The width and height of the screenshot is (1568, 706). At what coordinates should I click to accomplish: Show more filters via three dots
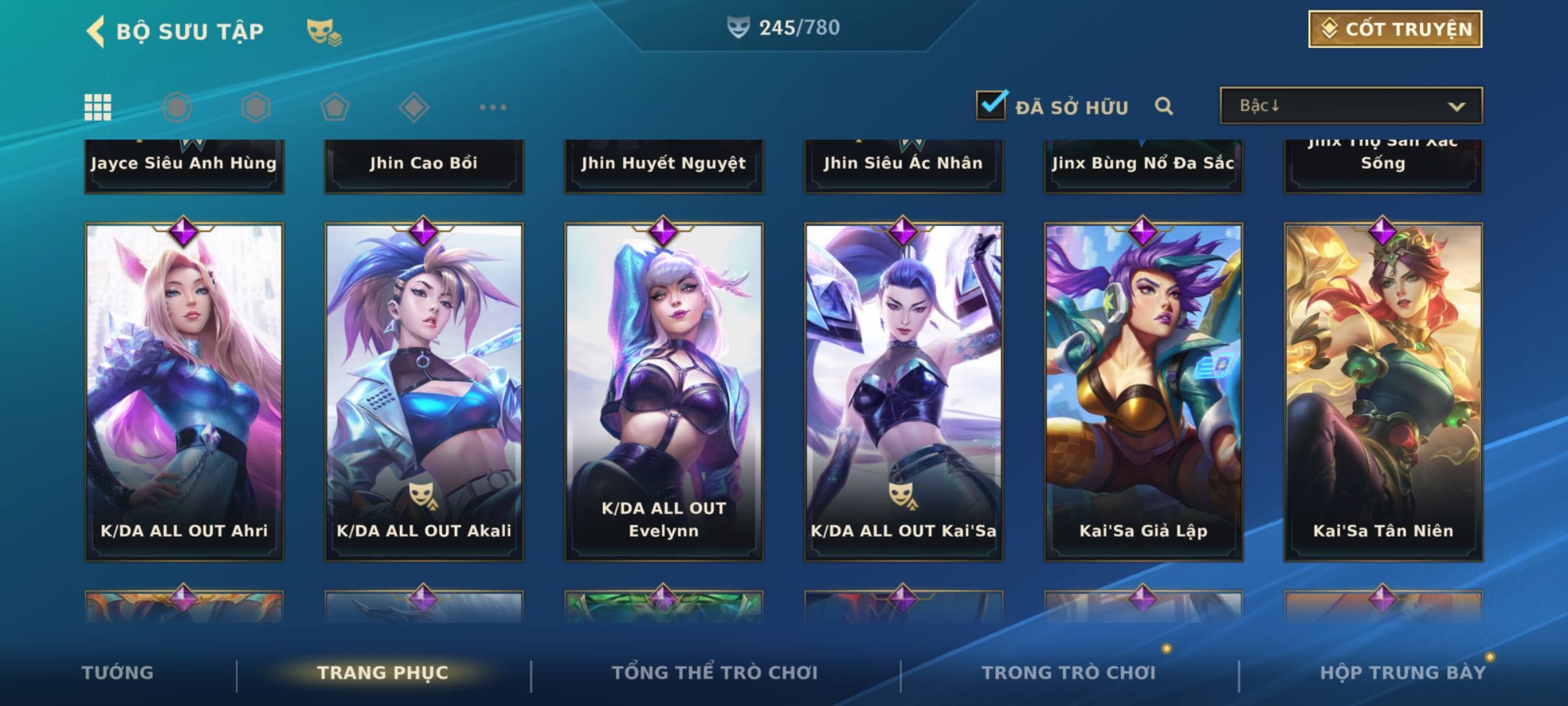click(493, 107)
